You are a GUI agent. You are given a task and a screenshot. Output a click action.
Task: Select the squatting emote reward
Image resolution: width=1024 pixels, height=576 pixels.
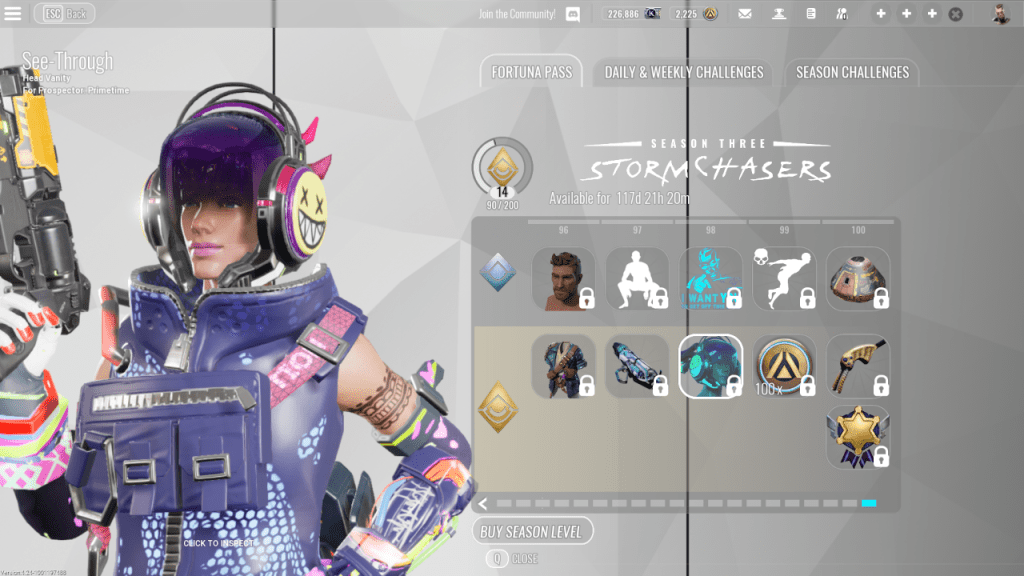(x=637, y=279)
